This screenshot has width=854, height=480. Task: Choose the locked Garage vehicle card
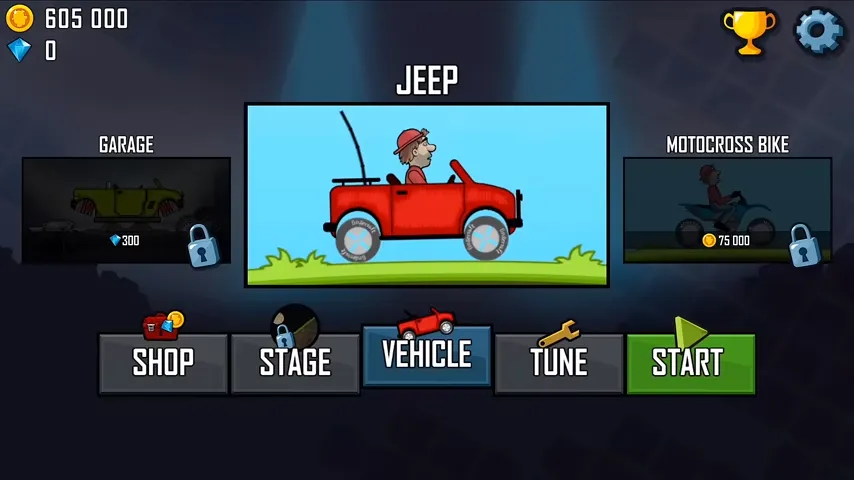tap(127, 210)
